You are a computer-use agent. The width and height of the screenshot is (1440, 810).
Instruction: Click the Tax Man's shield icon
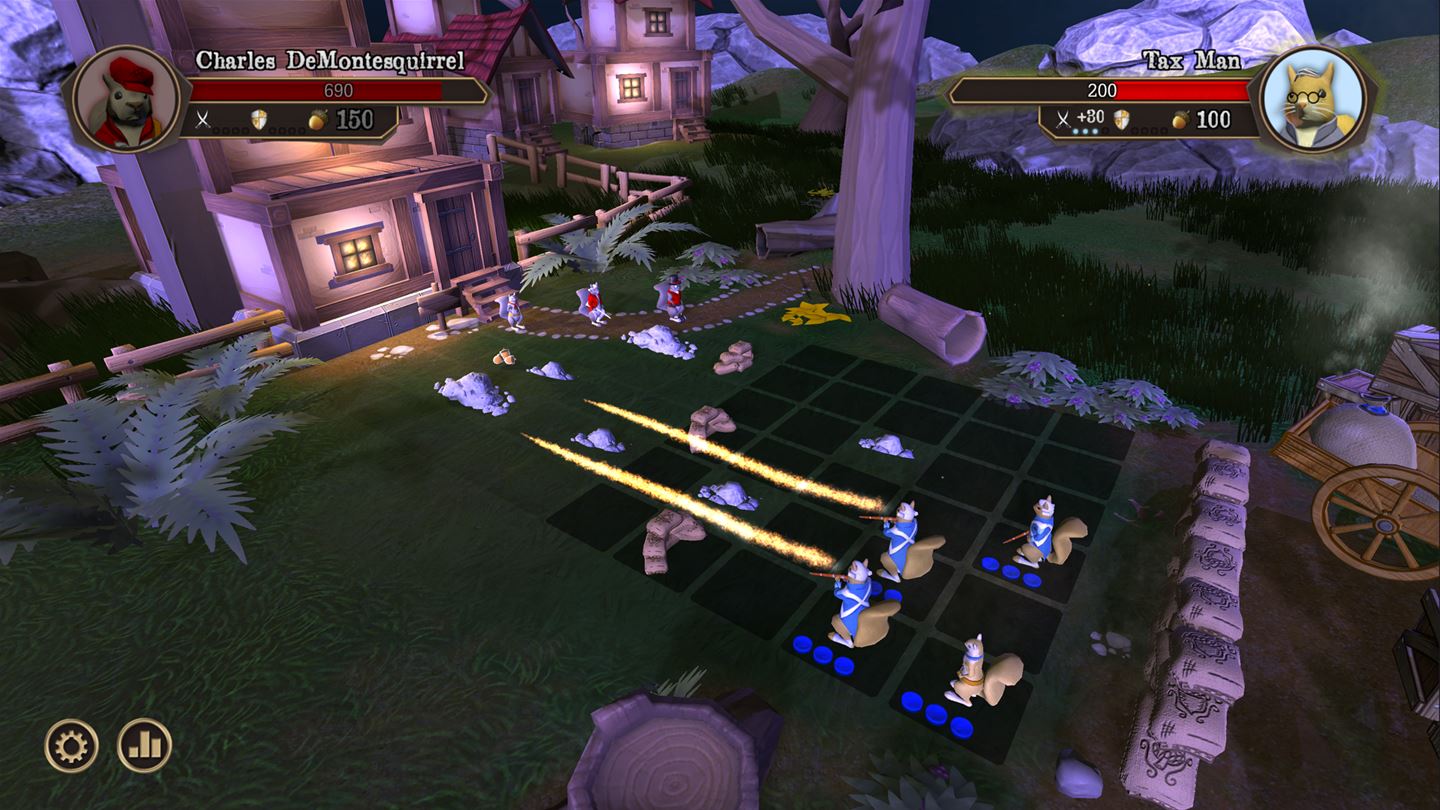point(1122,118)
